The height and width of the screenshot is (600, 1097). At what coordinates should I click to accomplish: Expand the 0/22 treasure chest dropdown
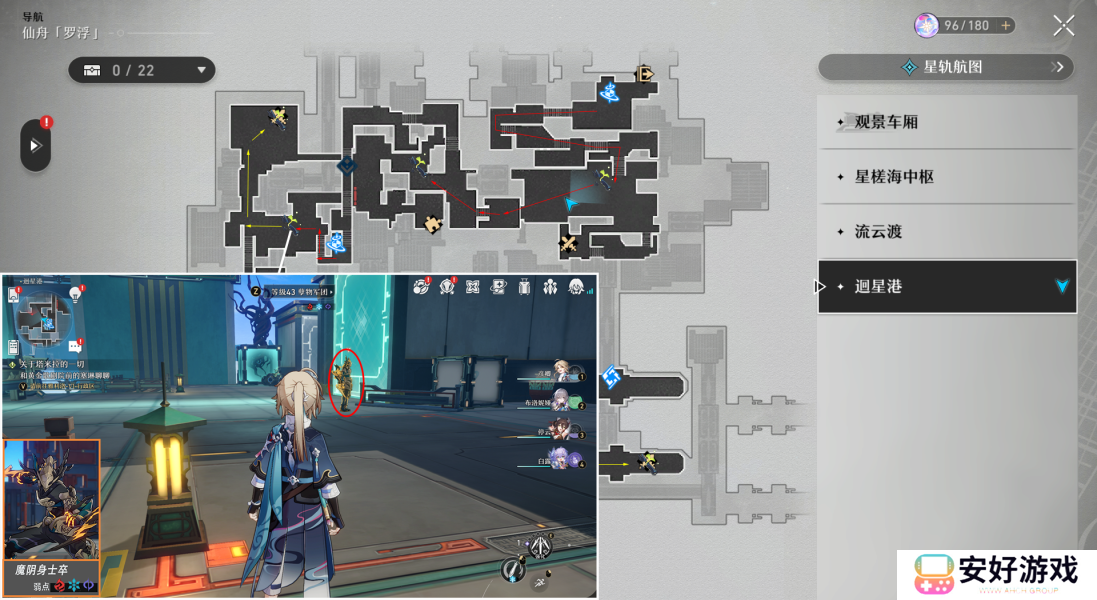(x=141, y=70)
